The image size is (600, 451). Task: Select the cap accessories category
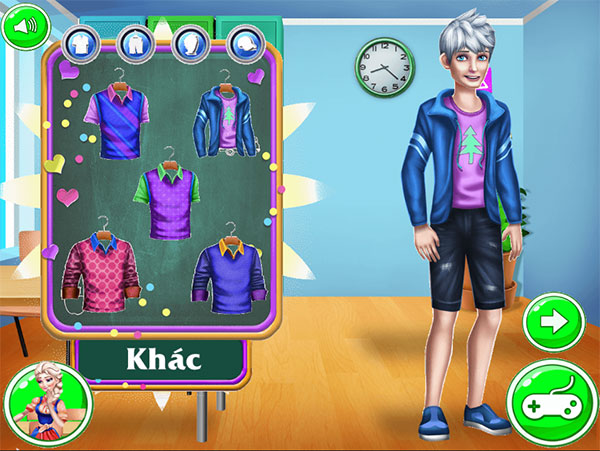coord(244,43)
